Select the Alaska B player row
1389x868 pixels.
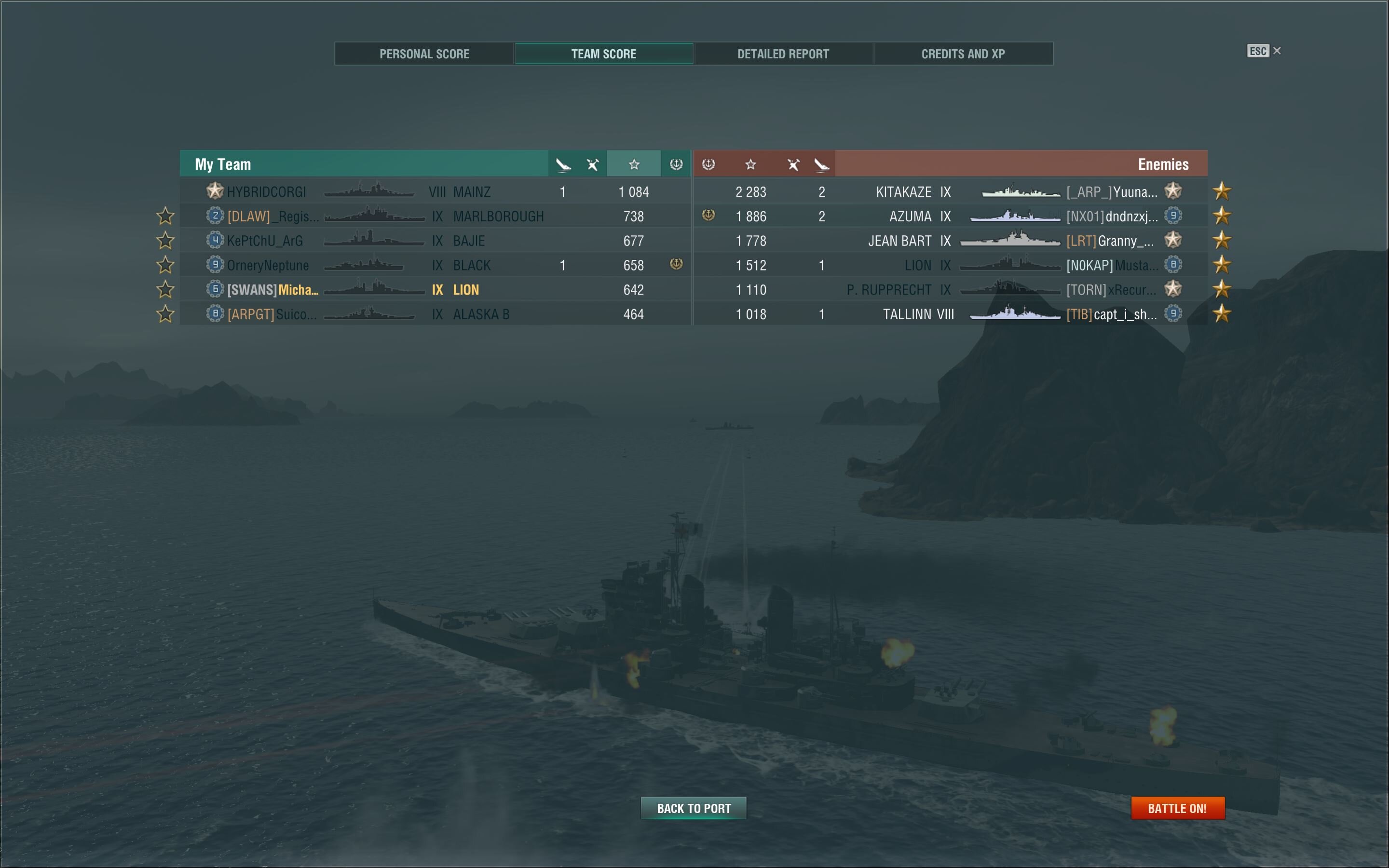click(435, 314)
